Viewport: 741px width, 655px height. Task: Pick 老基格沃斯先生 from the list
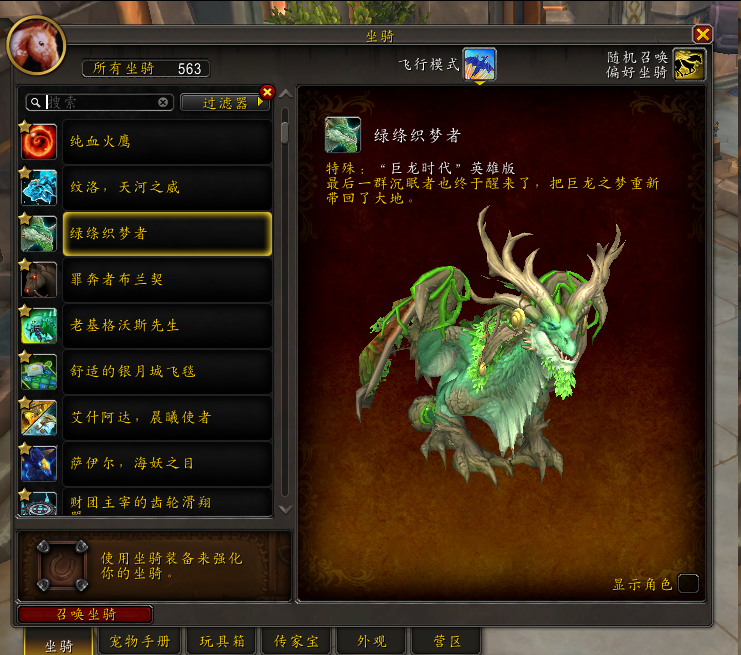(166, 326)
